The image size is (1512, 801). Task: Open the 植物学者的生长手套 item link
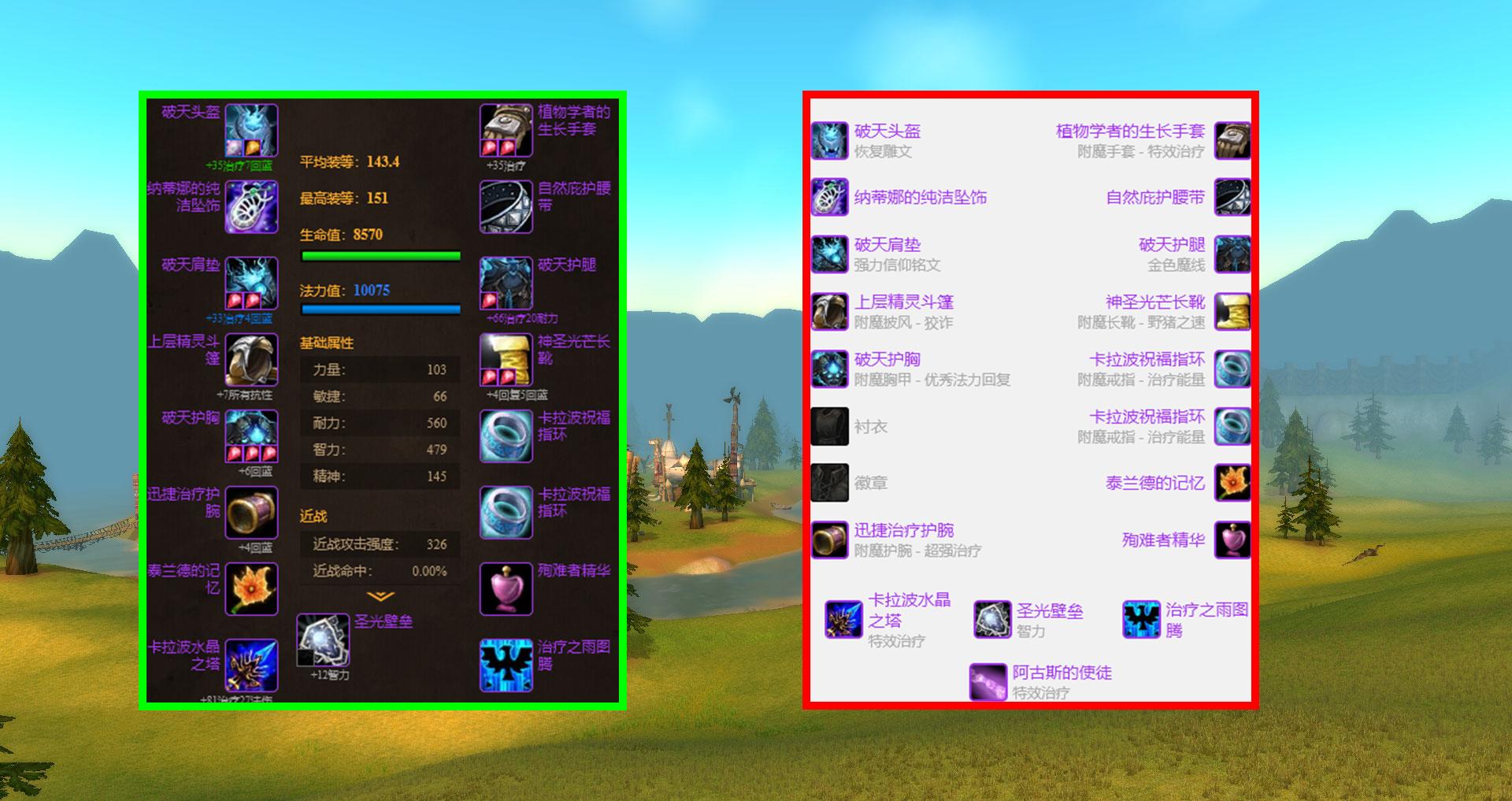(1130, 132)
